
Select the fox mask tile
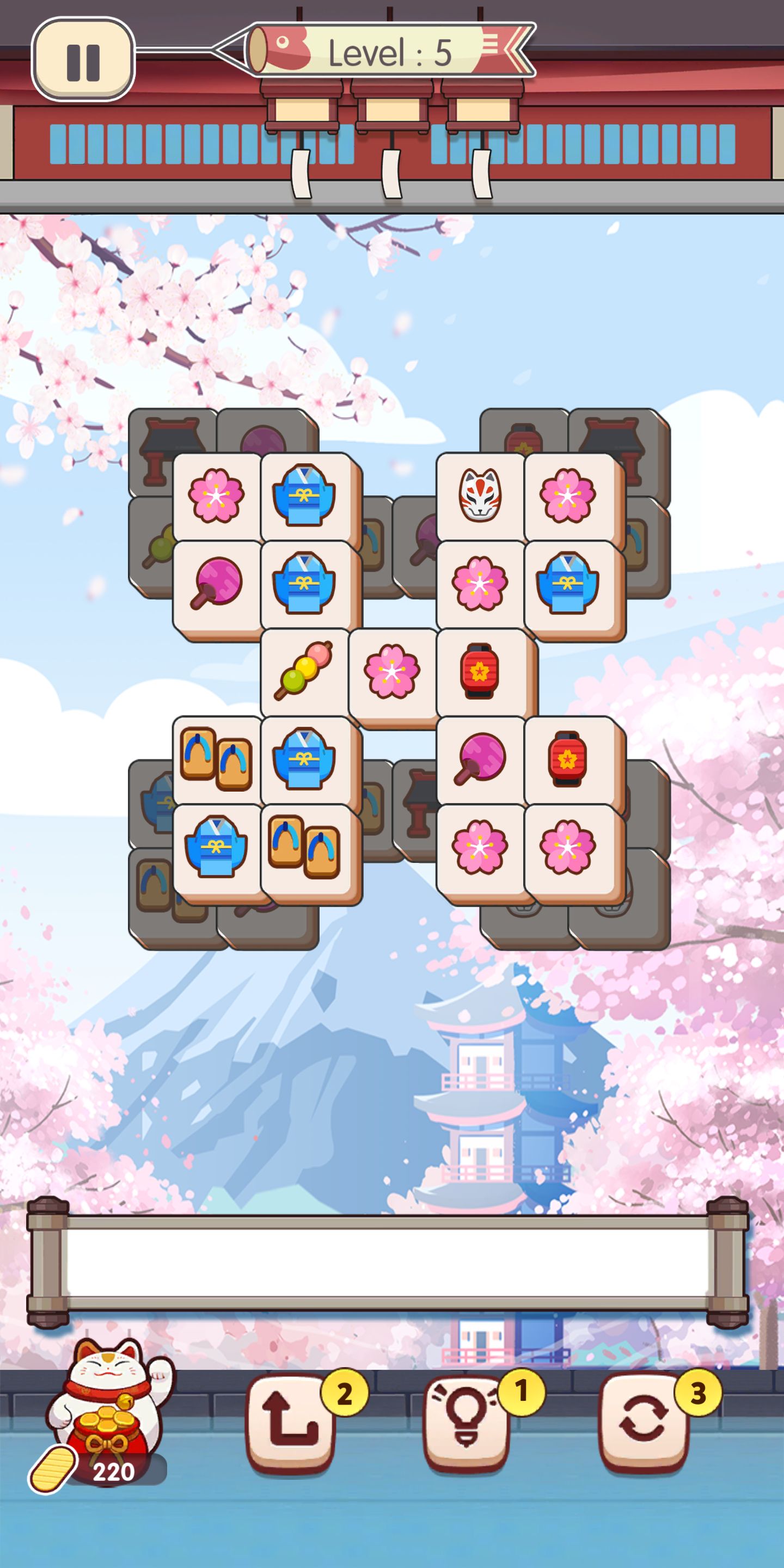[480, 495]
